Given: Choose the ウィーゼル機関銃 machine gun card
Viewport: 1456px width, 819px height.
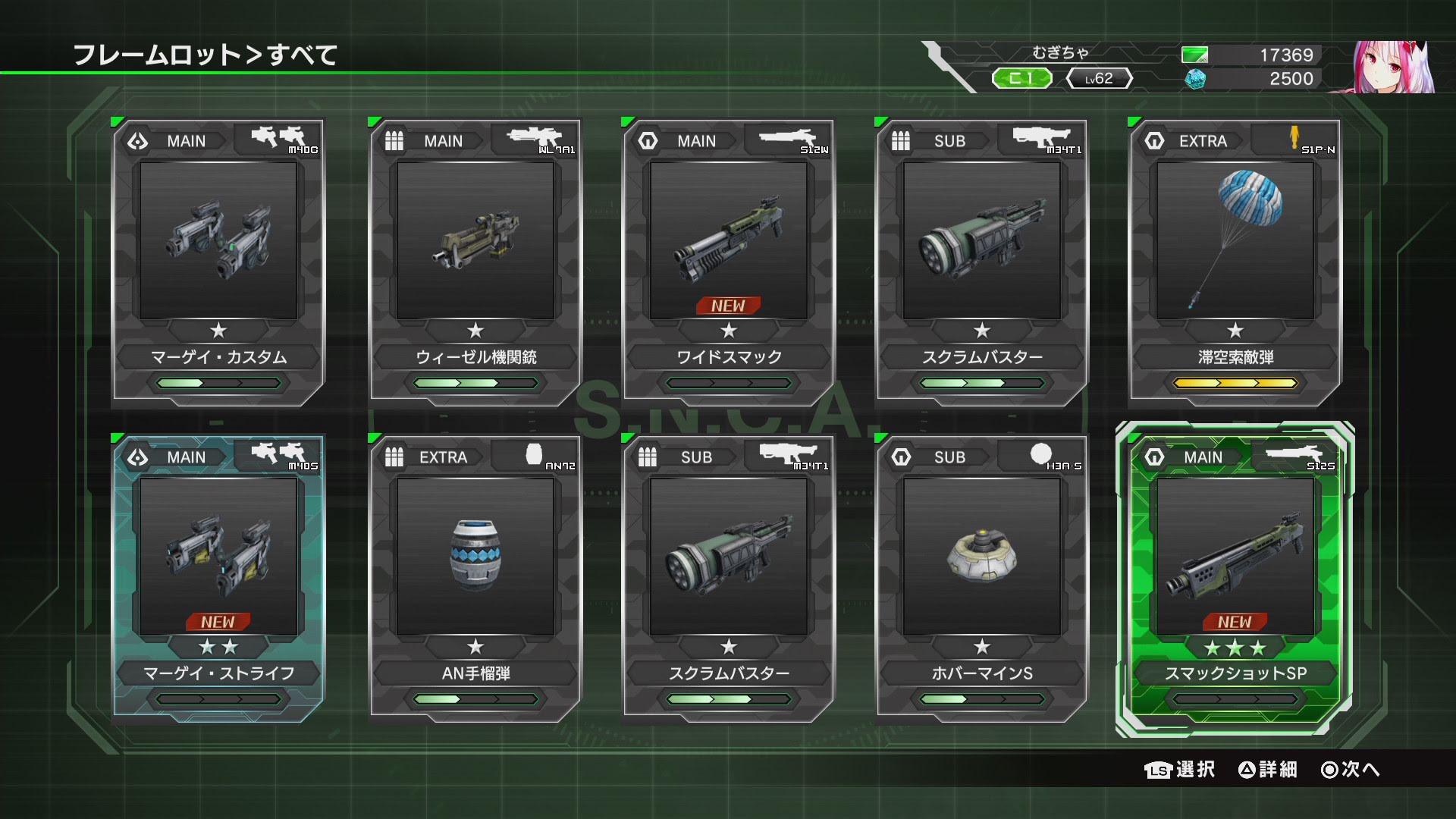Looking at the screenshot, I should (x=475, y=262).
